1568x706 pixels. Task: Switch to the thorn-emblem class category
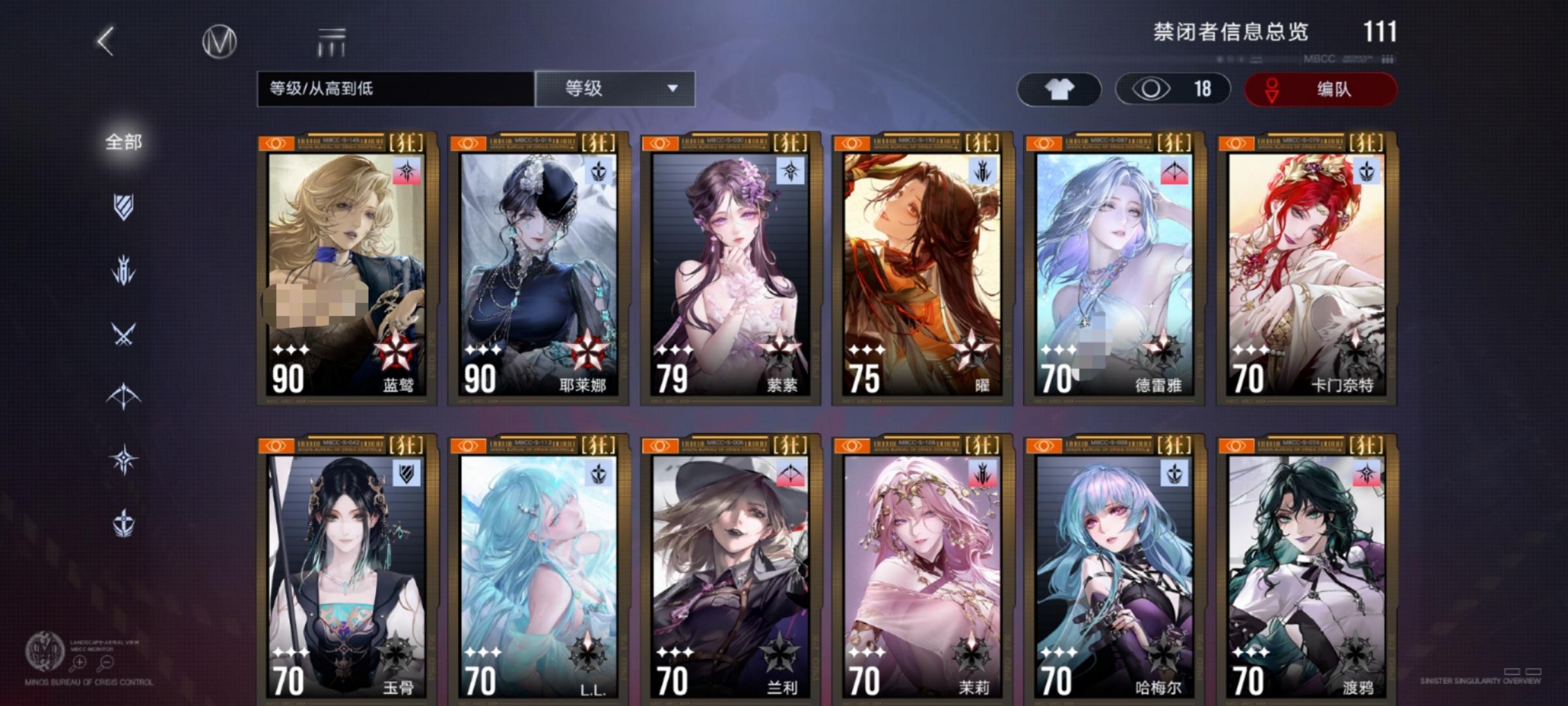pos(125,267)
